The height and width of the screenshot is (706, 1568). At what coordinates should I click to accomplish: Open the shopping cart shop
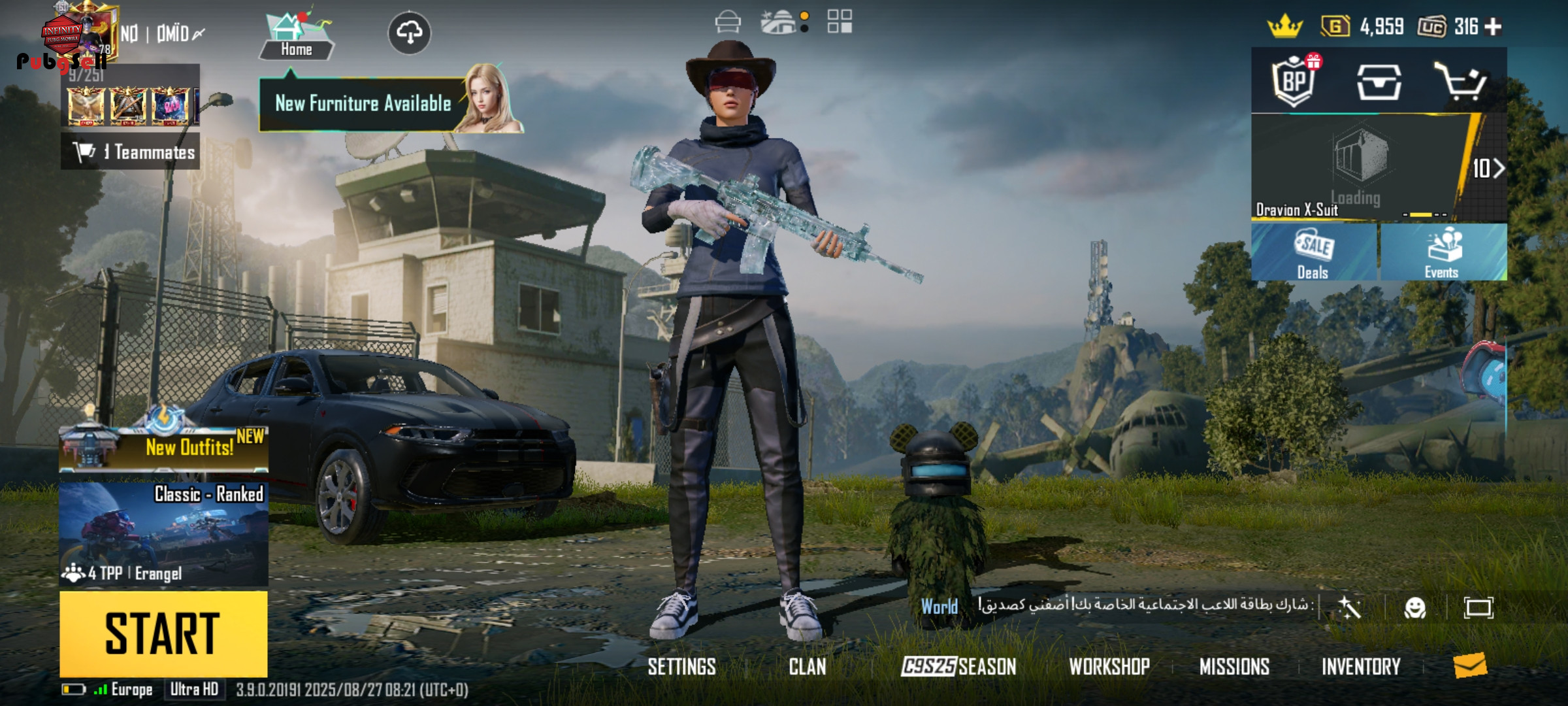click(x=1461, y=82)
